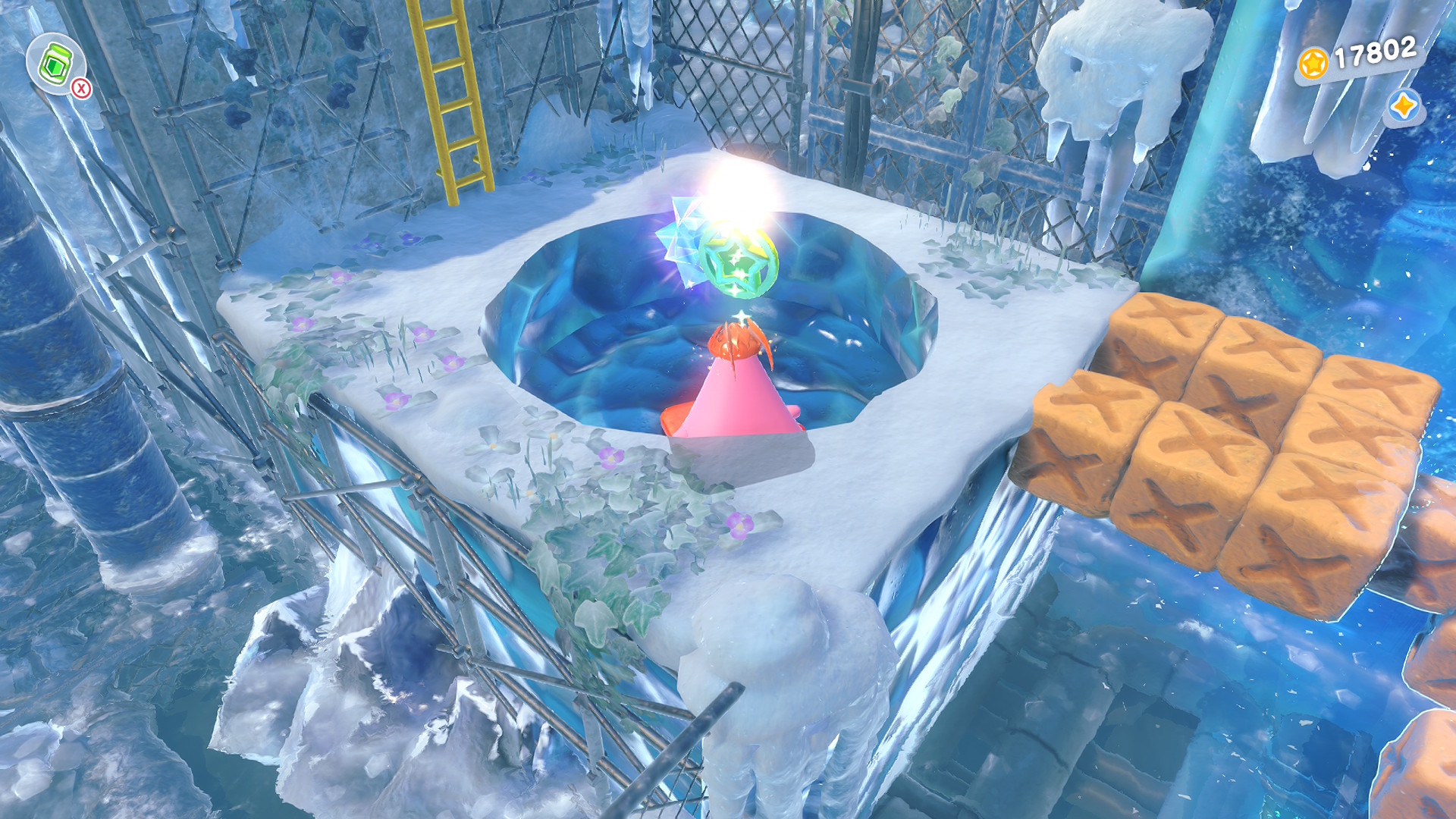This screenshot has height=819, width=1456.
Task: Click the rare stone star badge
Action: tap(1404, 107)
